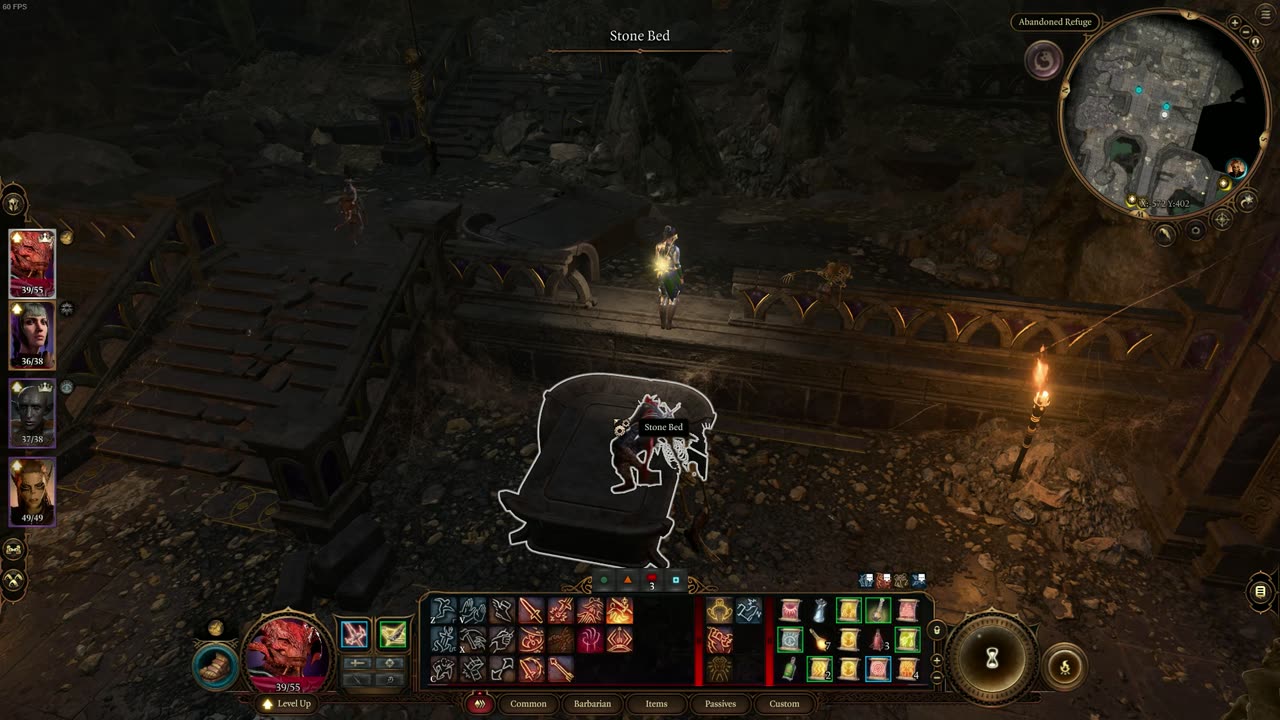Show the Passives tab

point(720,704)
